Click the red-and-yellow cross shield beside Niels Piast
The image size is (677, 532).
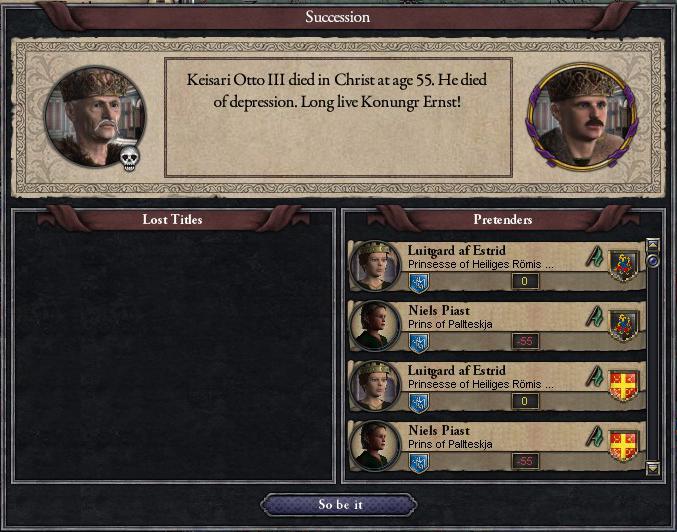[624, 443]
